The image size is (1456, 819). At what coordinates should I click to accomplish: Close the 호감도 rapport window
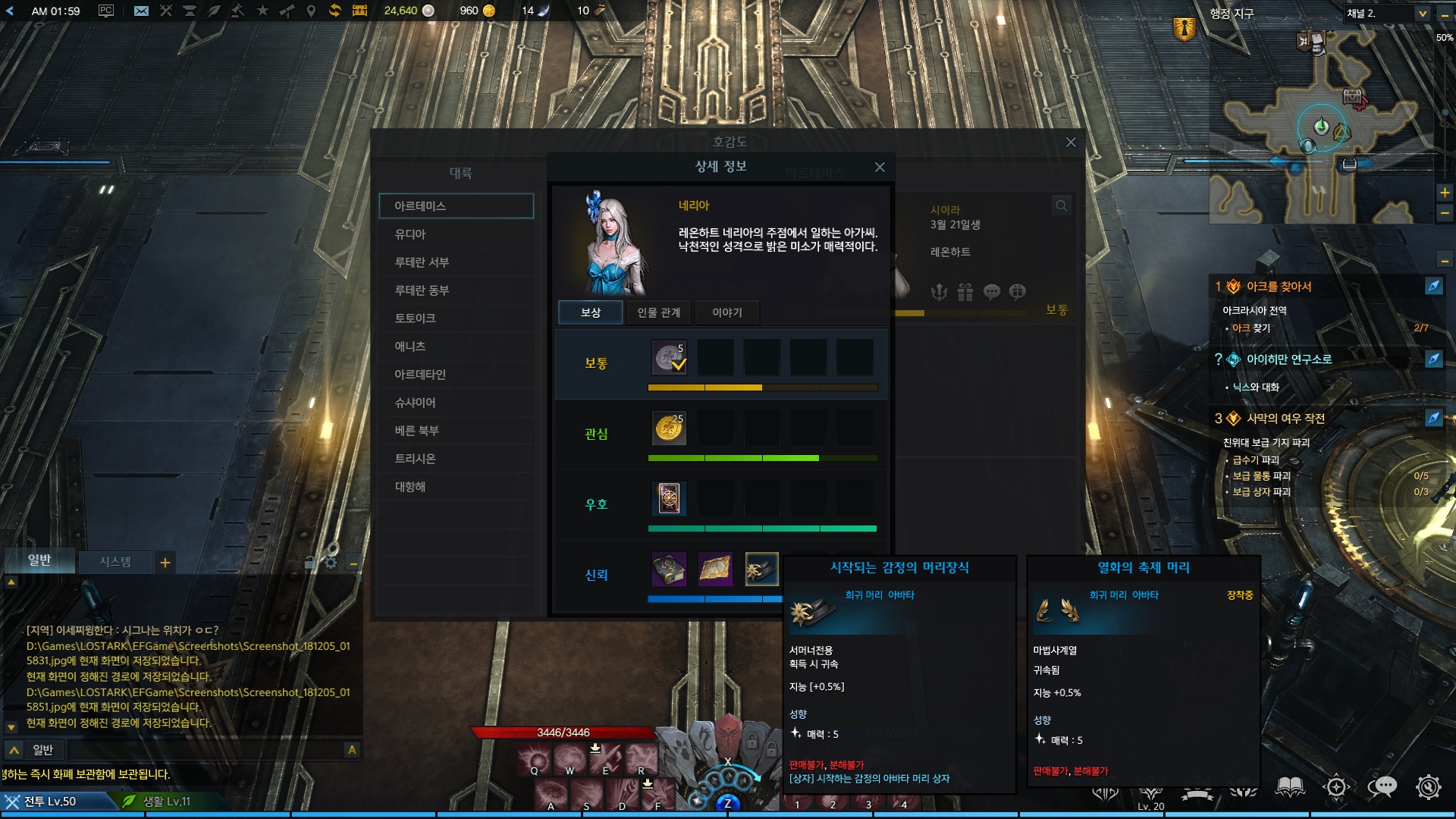pos(1071,143)
